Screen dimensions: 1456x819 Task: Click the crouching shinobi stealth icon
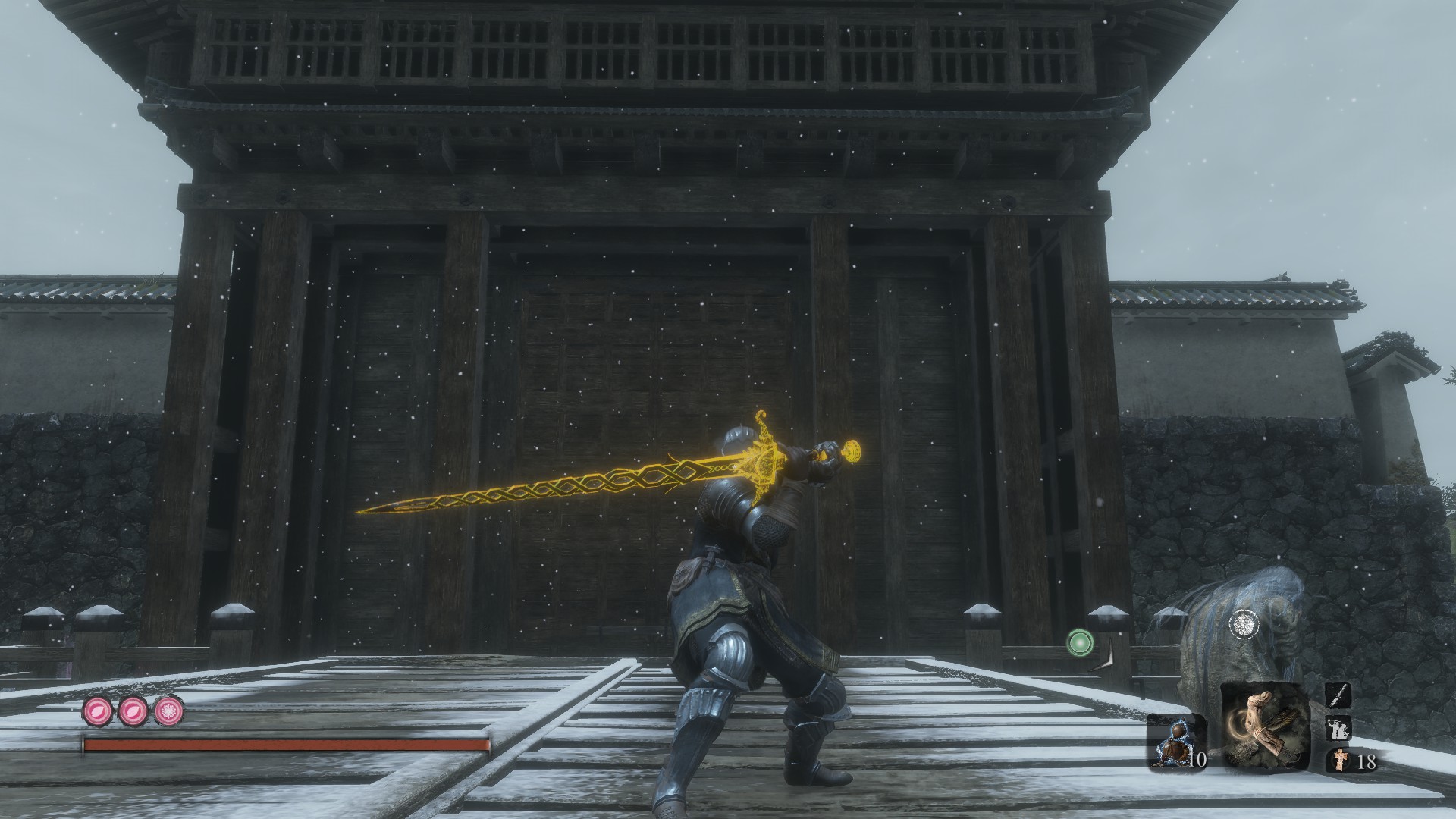pos(1337,728)
